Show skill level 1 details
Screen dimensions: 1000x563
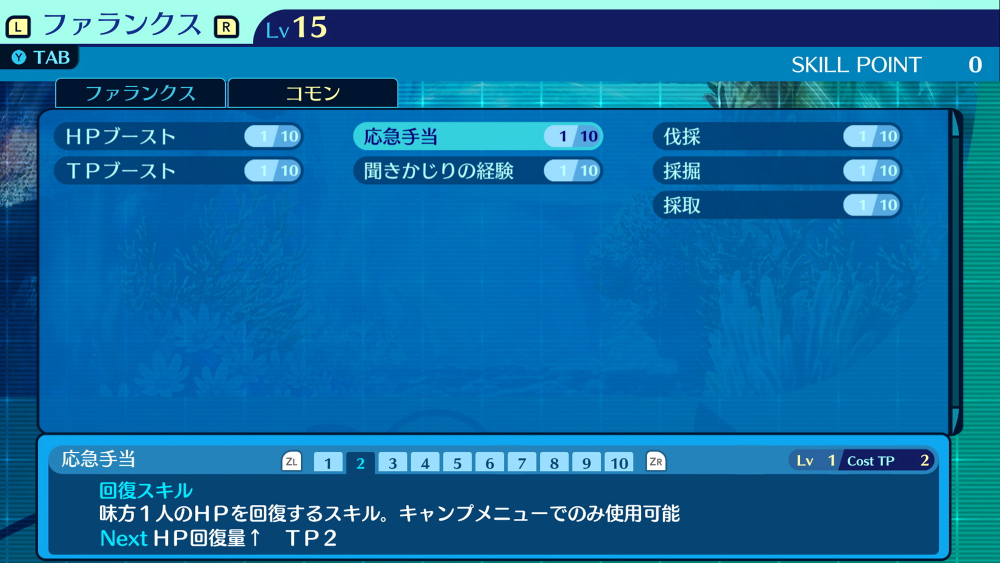click(328, 463)
